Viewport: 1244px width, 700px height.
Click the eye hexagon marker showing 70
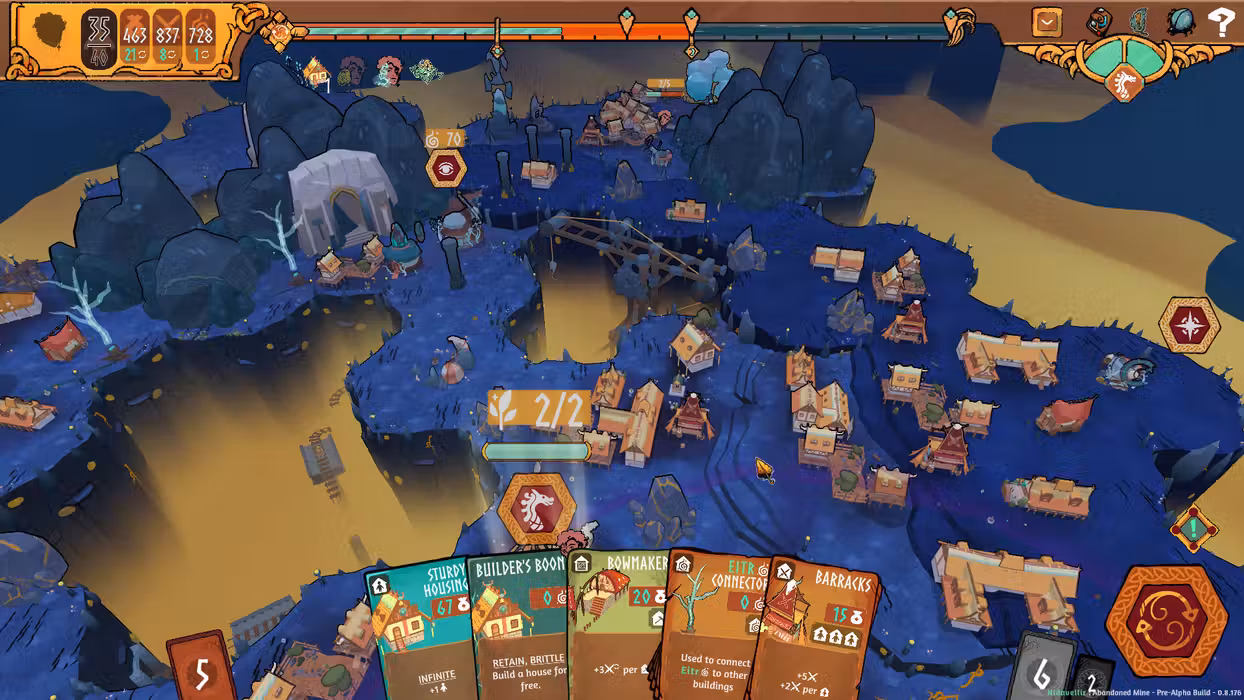(446, 169)
